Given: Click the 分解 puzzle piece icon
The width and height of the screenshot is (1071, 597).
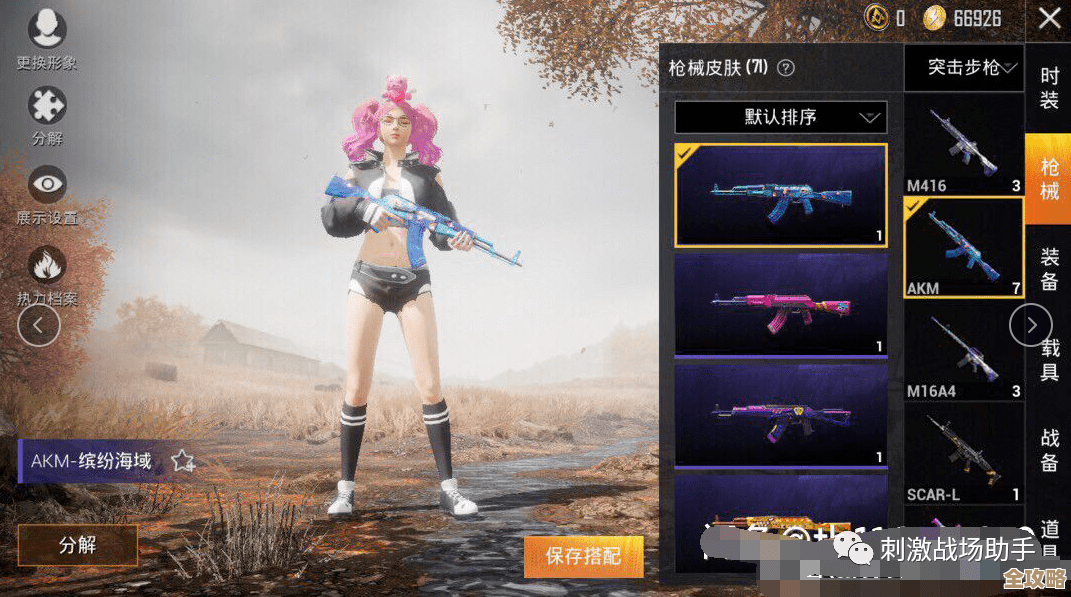Looking at the screenshot, I should point(47,106).
